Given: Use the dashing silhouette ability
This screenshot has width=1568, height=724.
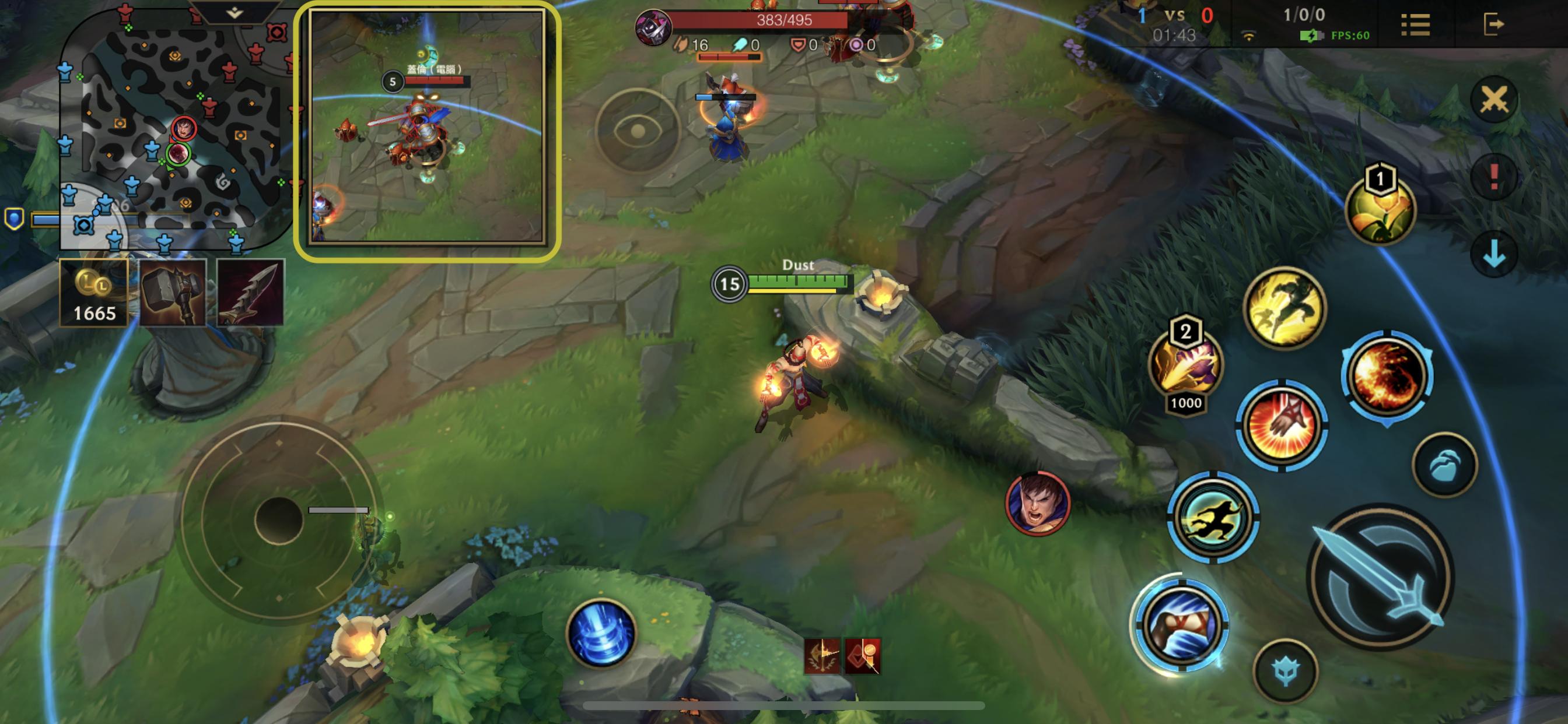Looking at the screenshot, I should 1213,516.
